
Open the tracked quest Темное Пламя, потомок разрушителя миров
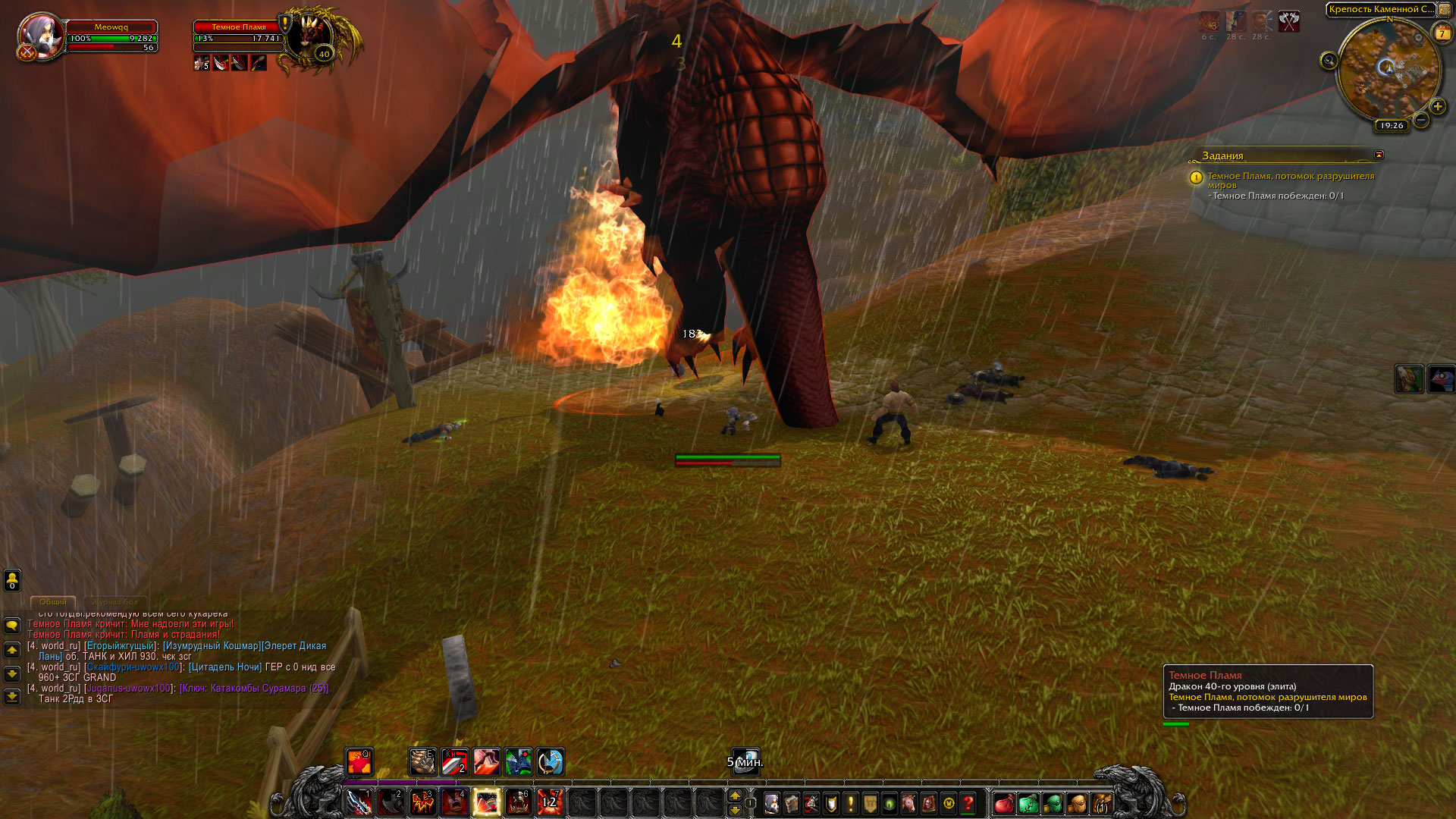point(1290,180)
